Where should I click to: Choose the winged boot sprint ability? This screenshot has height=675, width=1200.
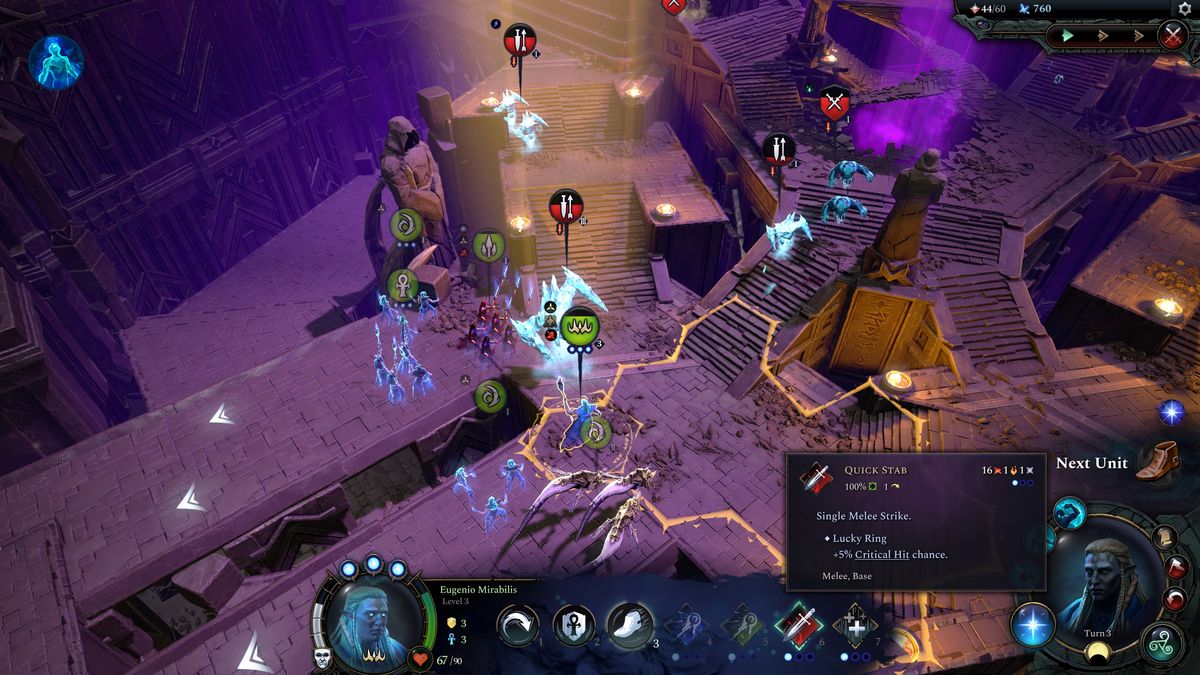[630, 626]
